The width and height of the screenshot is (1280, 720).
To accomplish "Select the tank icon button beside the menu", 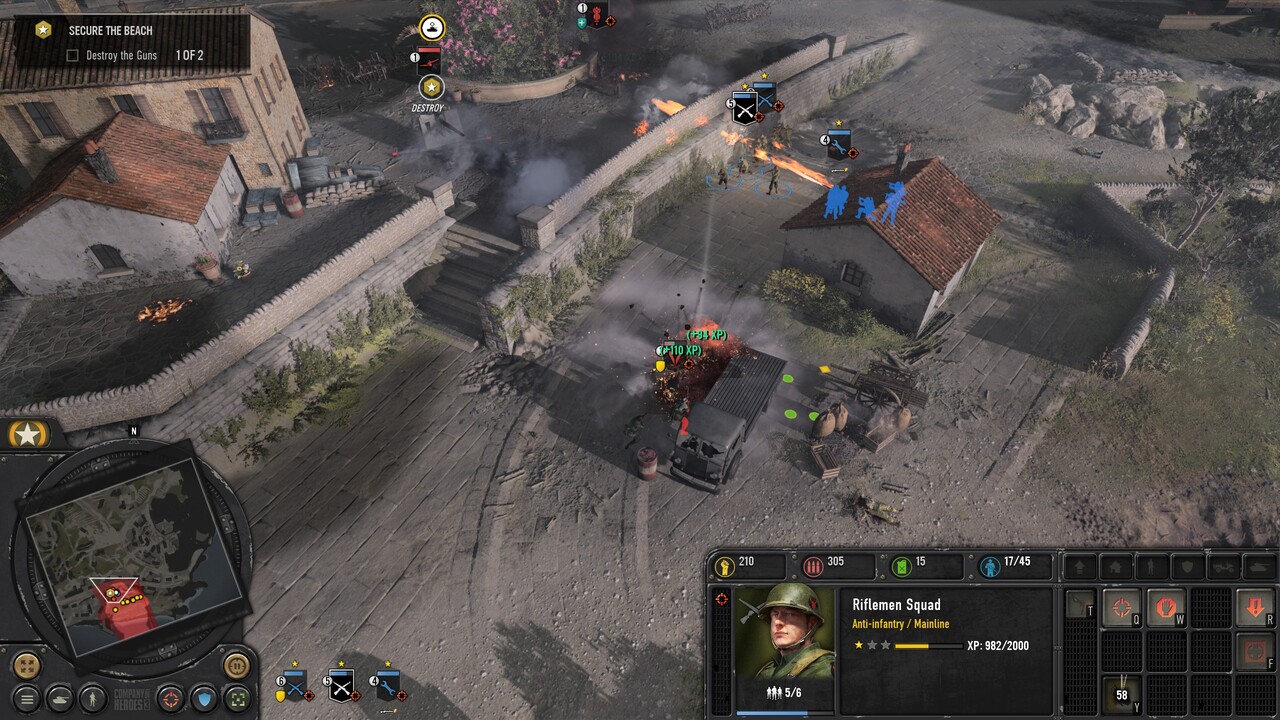I will pos(60,698).
